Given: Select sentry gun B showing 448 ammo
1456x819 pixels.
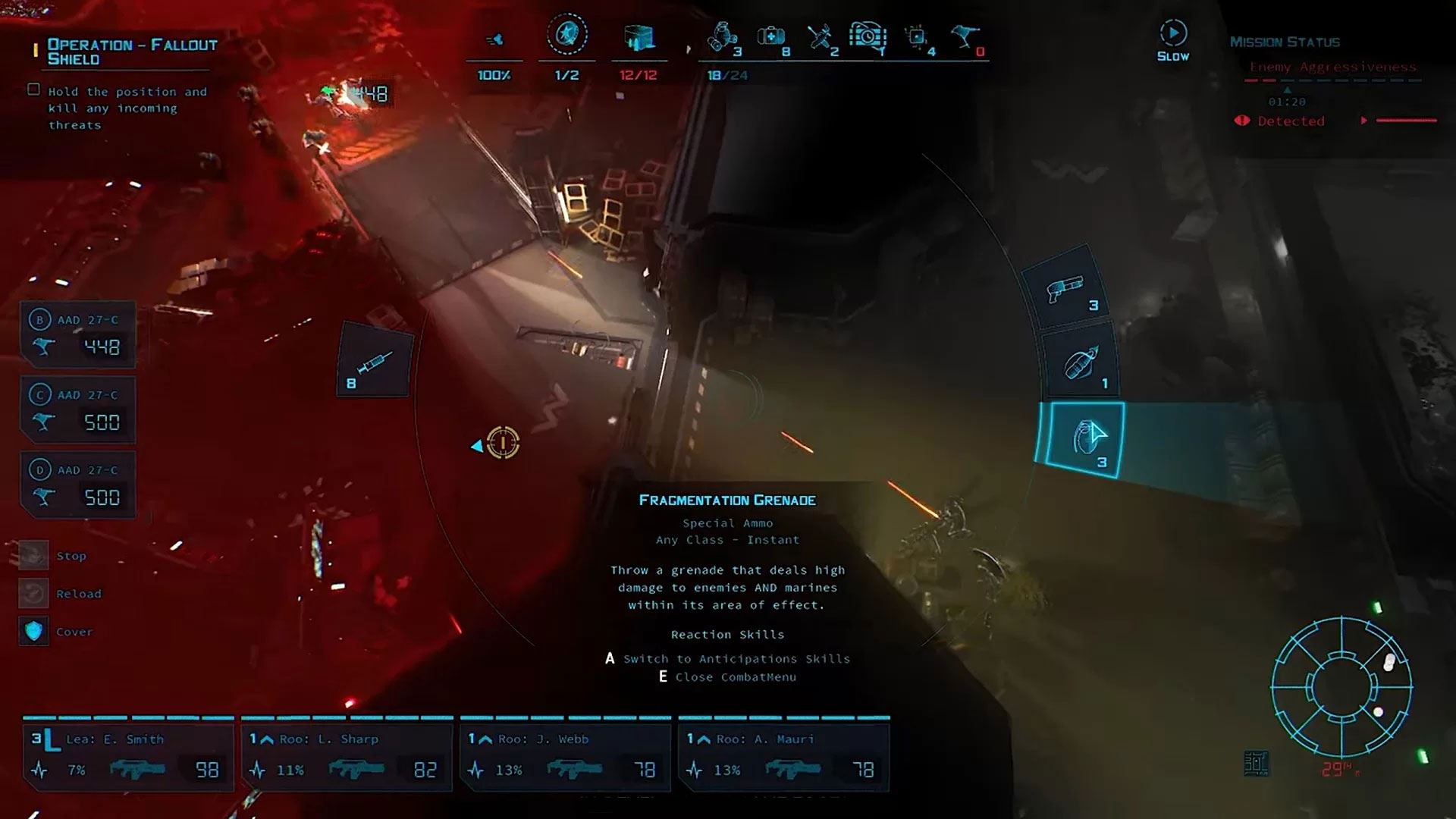Looking at the screenshot, I should (79, 334).
